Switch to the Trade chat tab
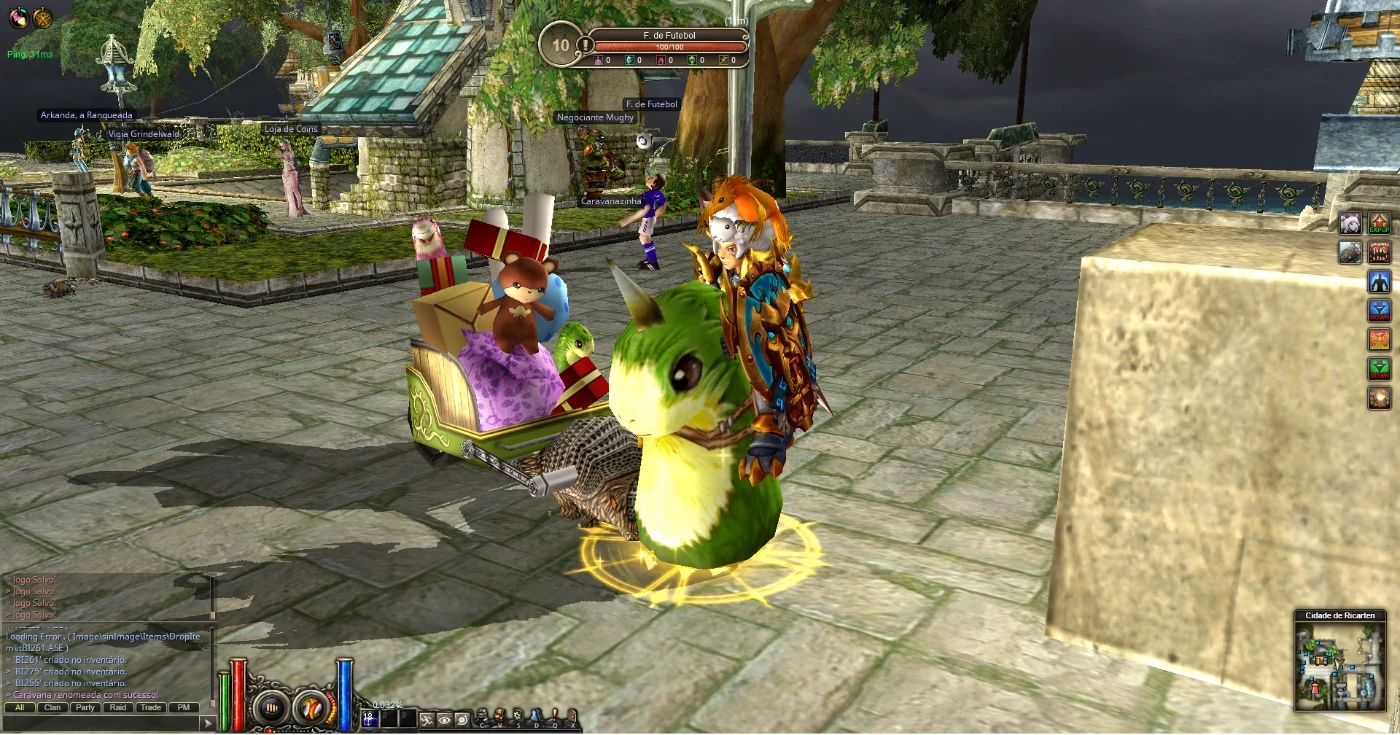This screenshot has width=1400, height=735. pyautogui.click(x=151, y=707)
